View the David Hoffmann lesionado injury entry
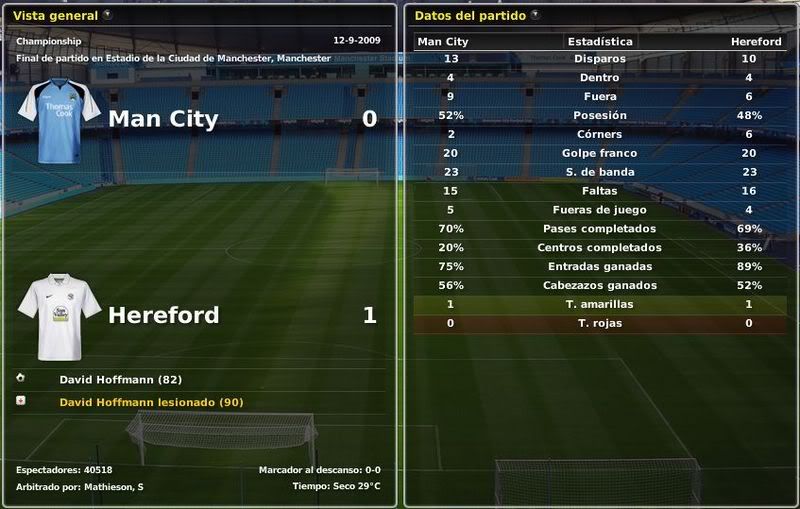800x509 pixels. pos(151,402)
